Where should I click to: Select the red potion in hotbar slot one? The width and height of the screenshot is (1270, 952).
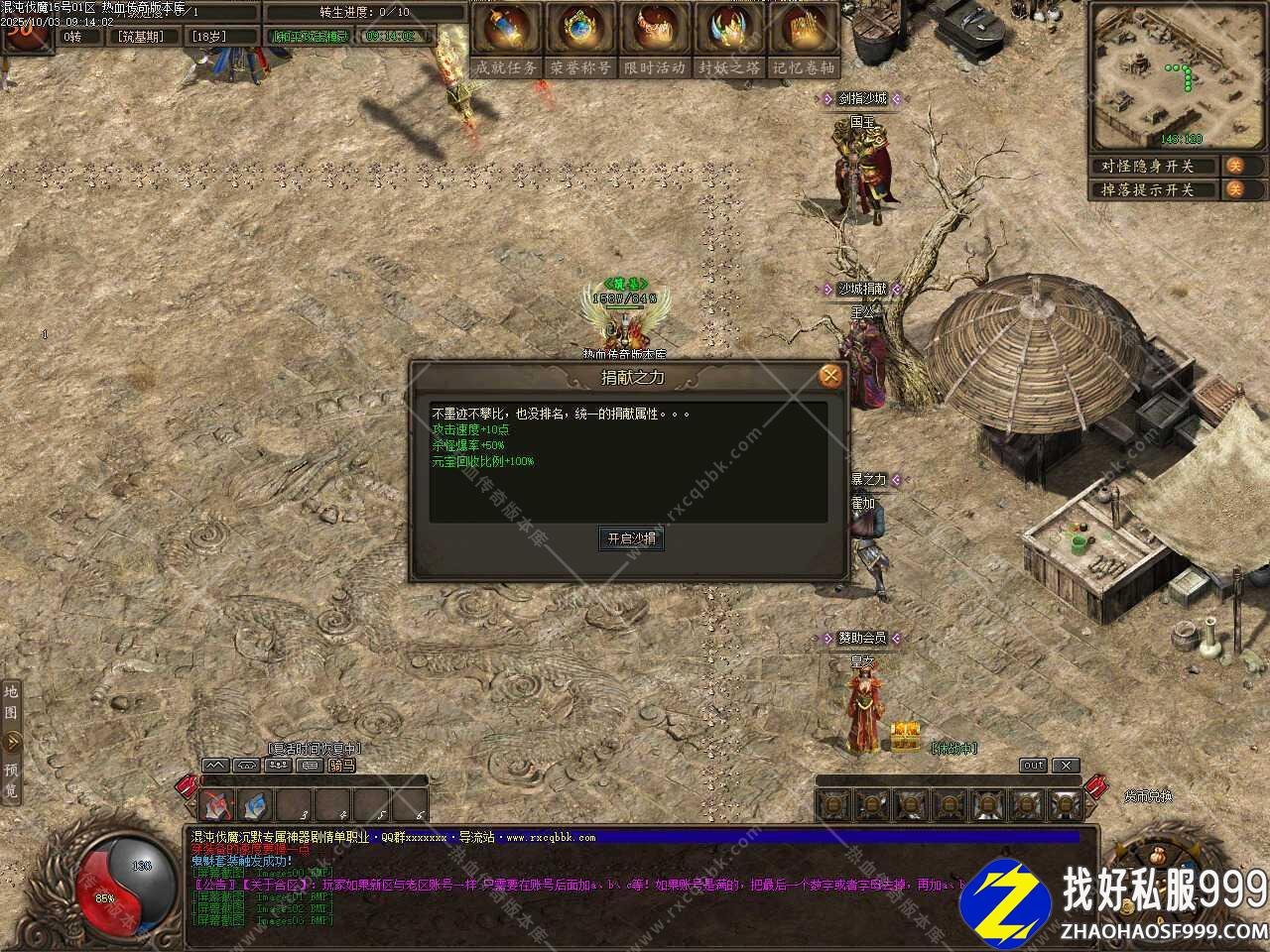coord(216,805)
